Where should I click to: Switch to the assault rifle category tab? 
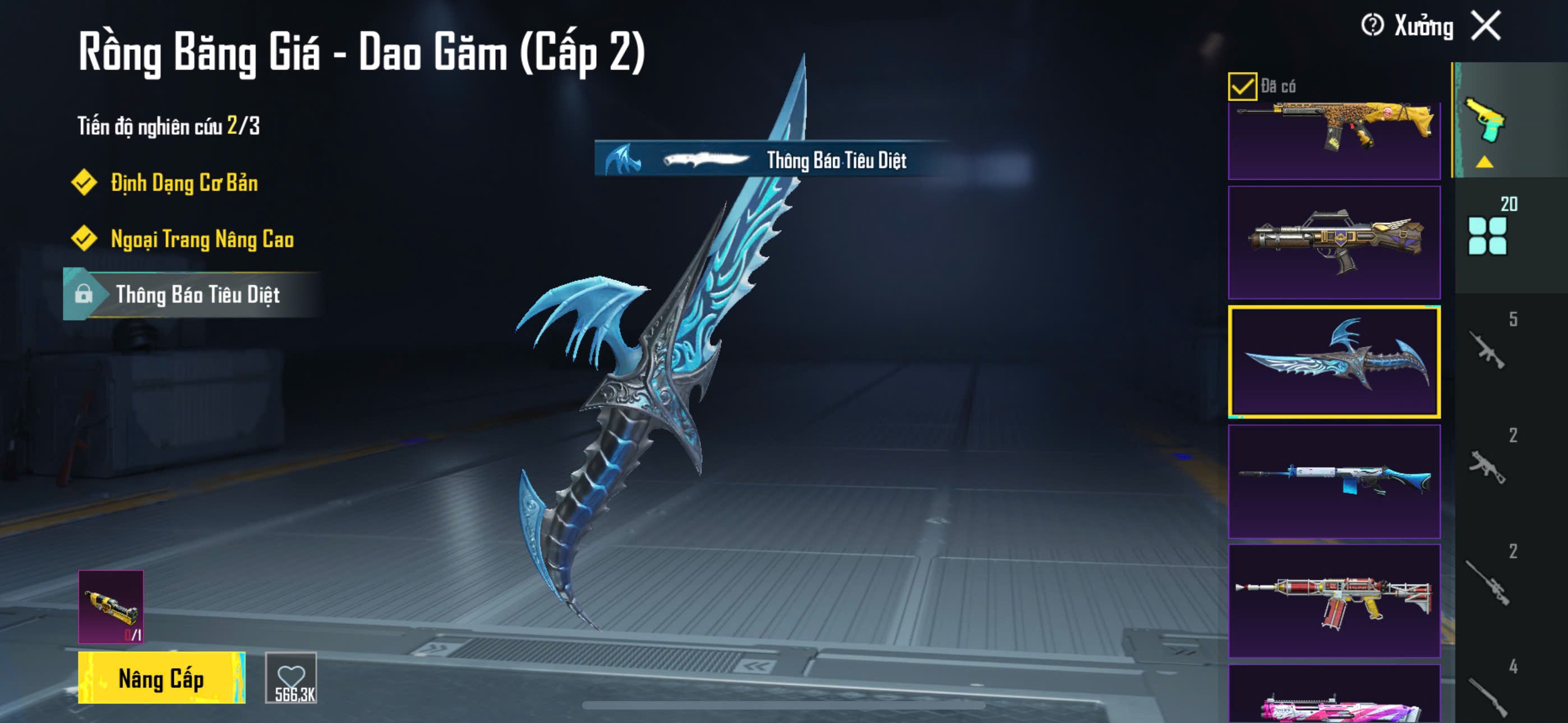(x=1487, y=349)
